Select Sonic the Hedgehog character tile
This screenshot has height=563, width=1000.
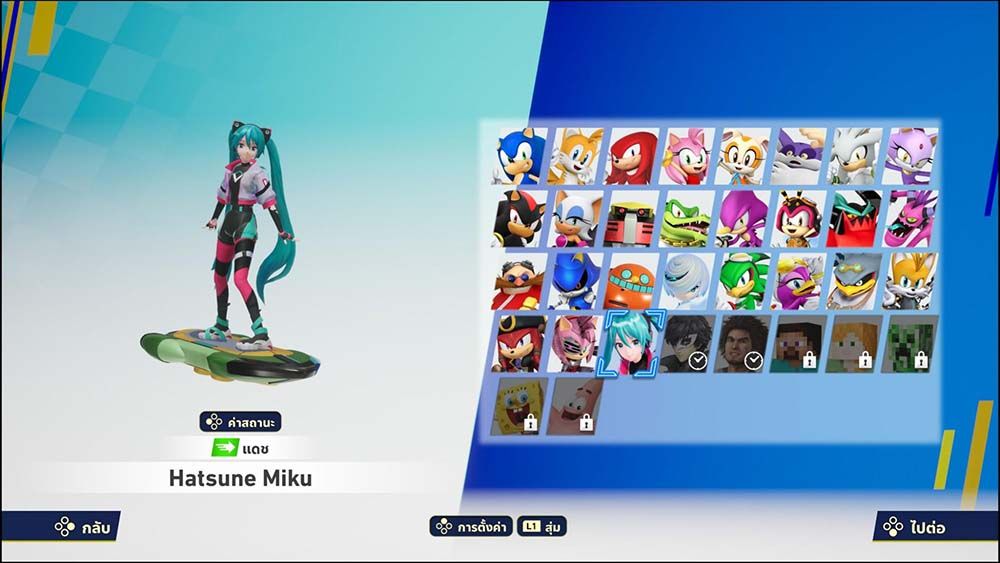(x=519, y=157)
